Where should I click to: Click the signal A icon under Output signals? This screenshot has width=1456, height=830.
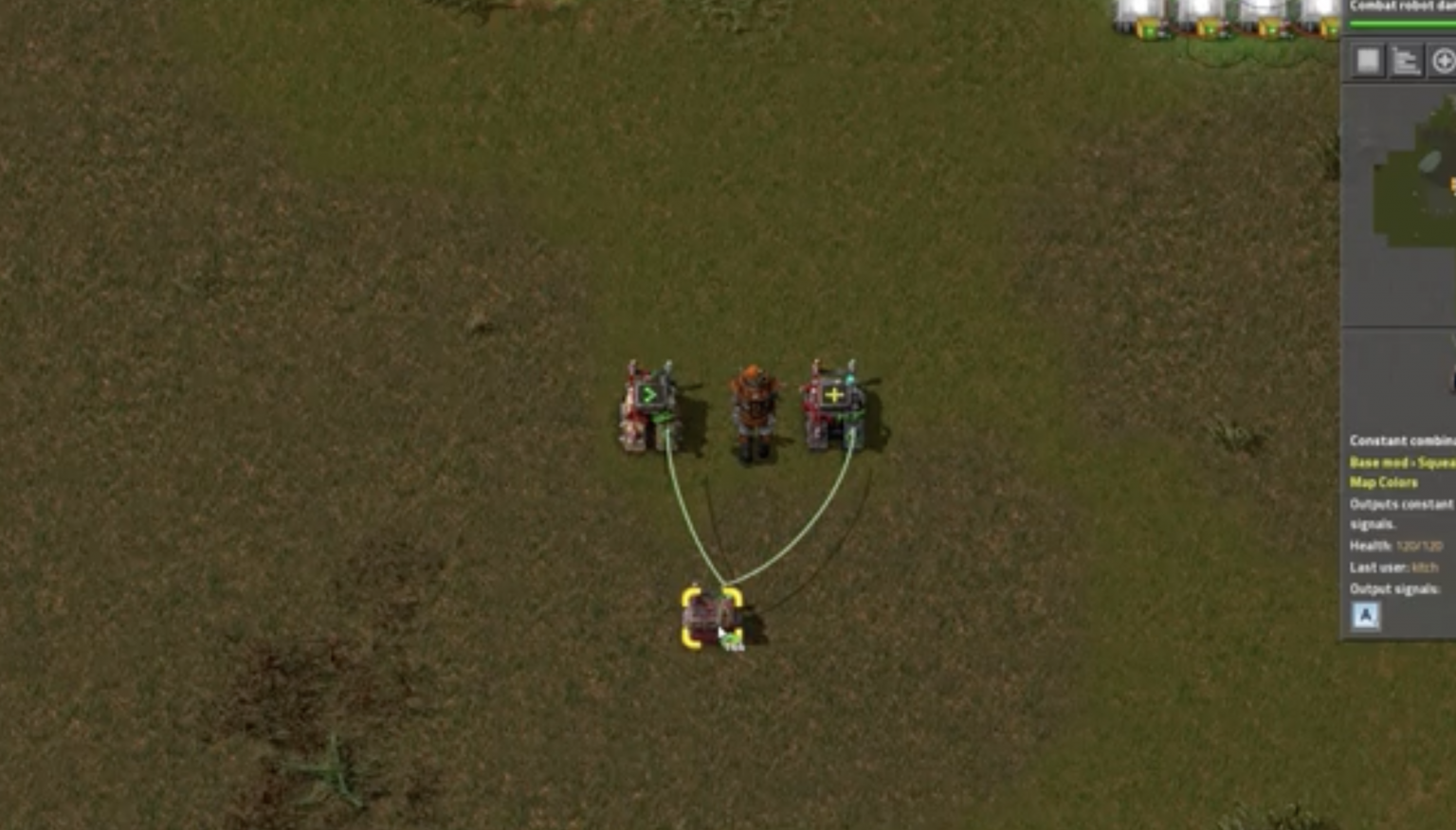(x=1365, y=616)
